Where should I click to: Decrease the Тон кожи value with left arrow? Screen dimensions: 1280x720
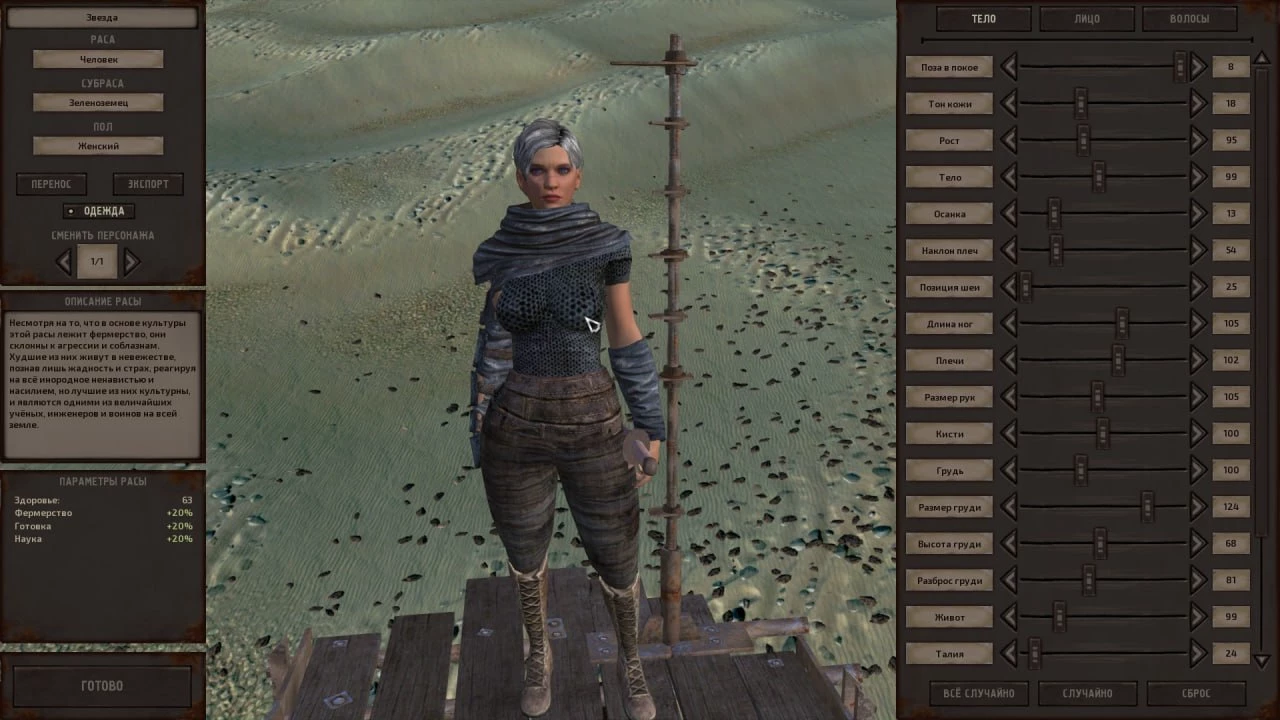[x=1008, y=103]
